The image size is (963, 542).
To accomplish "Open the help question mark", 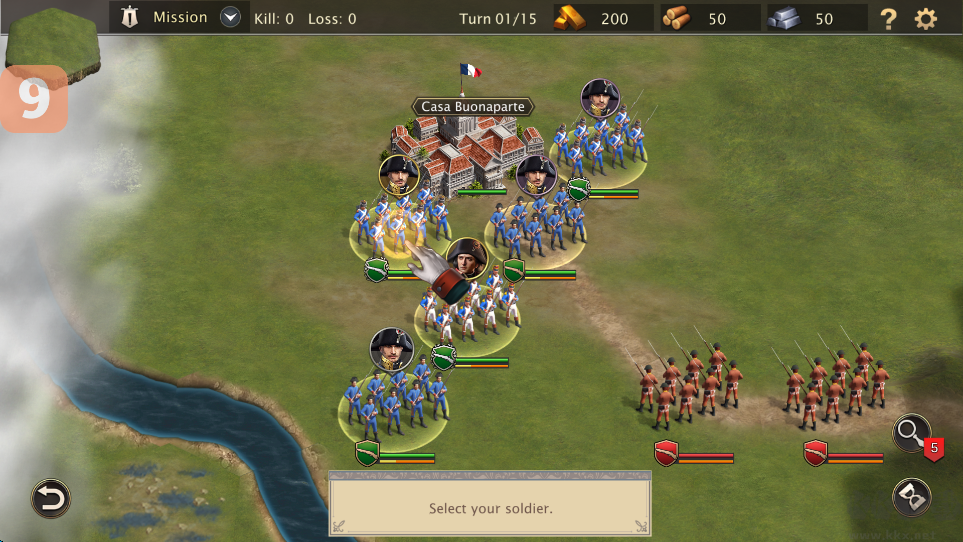I will point(888,18).
